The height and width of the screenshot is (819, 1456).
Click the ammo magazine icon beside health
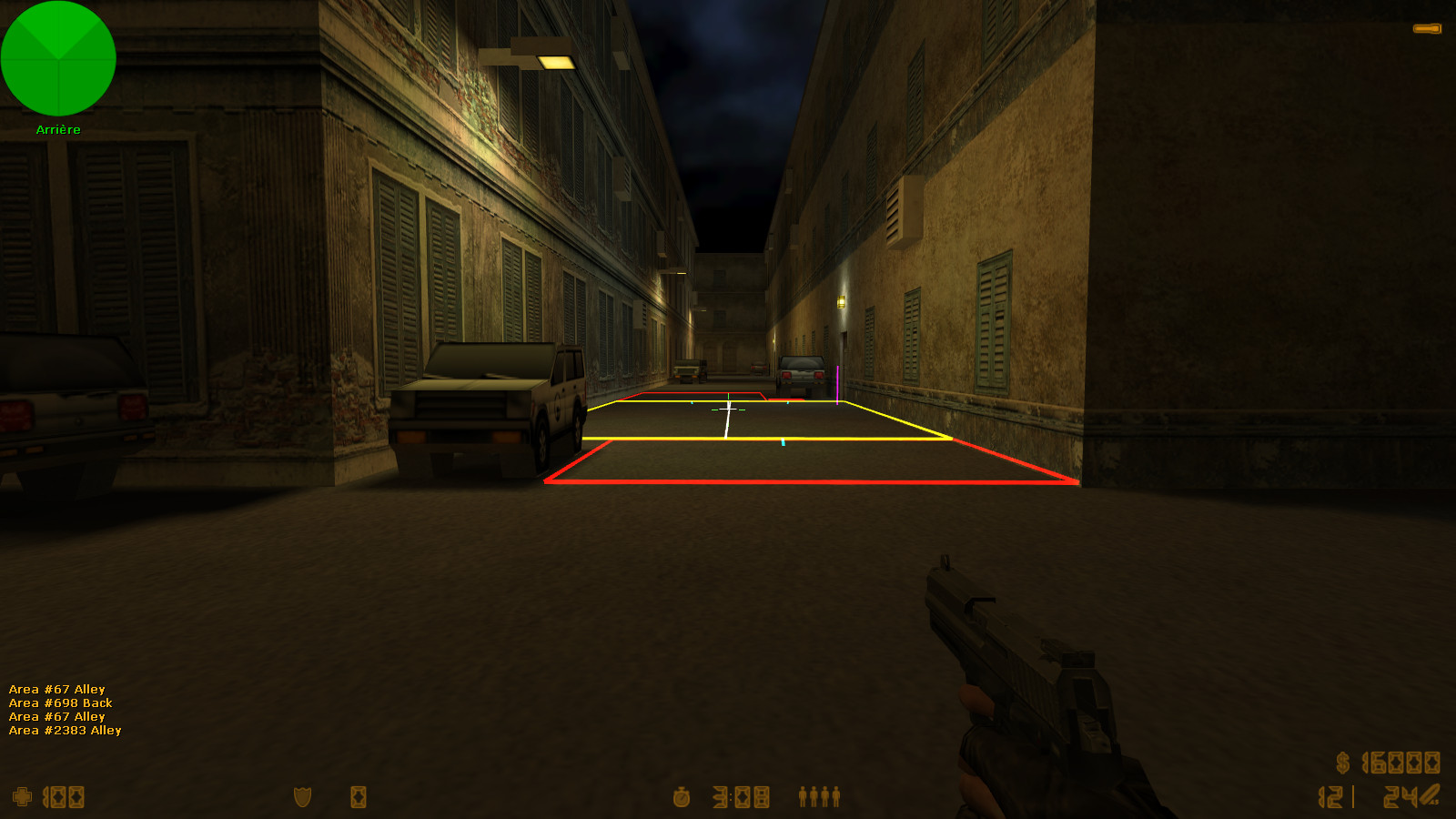pos(357,798)
